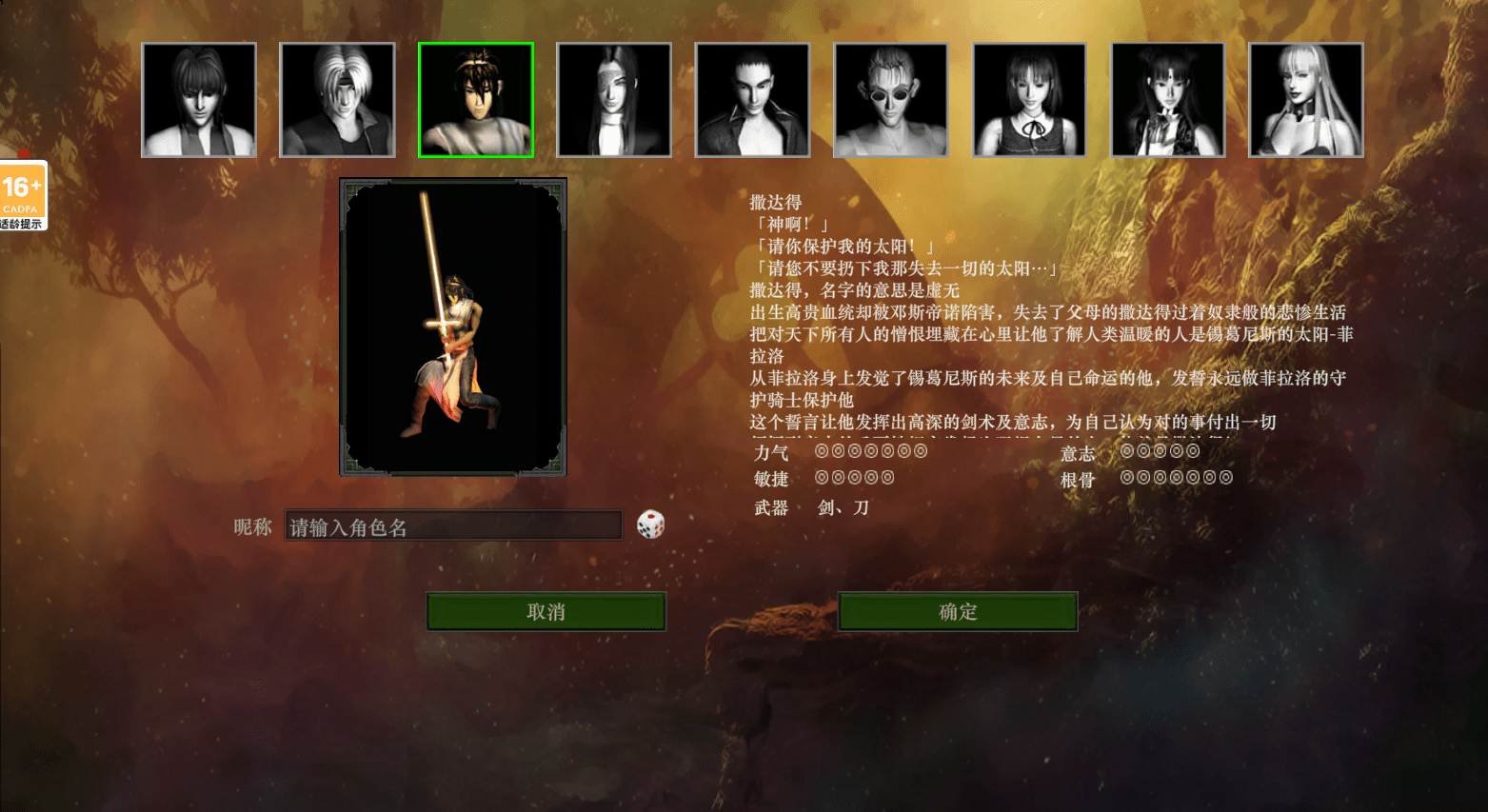
Task: Select the blonde long-haired woman portrait
Action: [x=1306, y=100]
